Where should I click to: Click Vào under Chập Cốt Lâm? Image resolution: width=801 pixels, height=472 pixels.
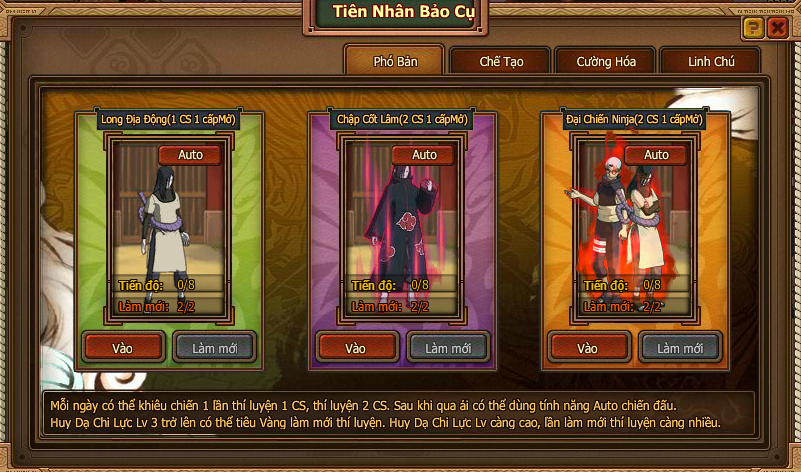point(356,348)
